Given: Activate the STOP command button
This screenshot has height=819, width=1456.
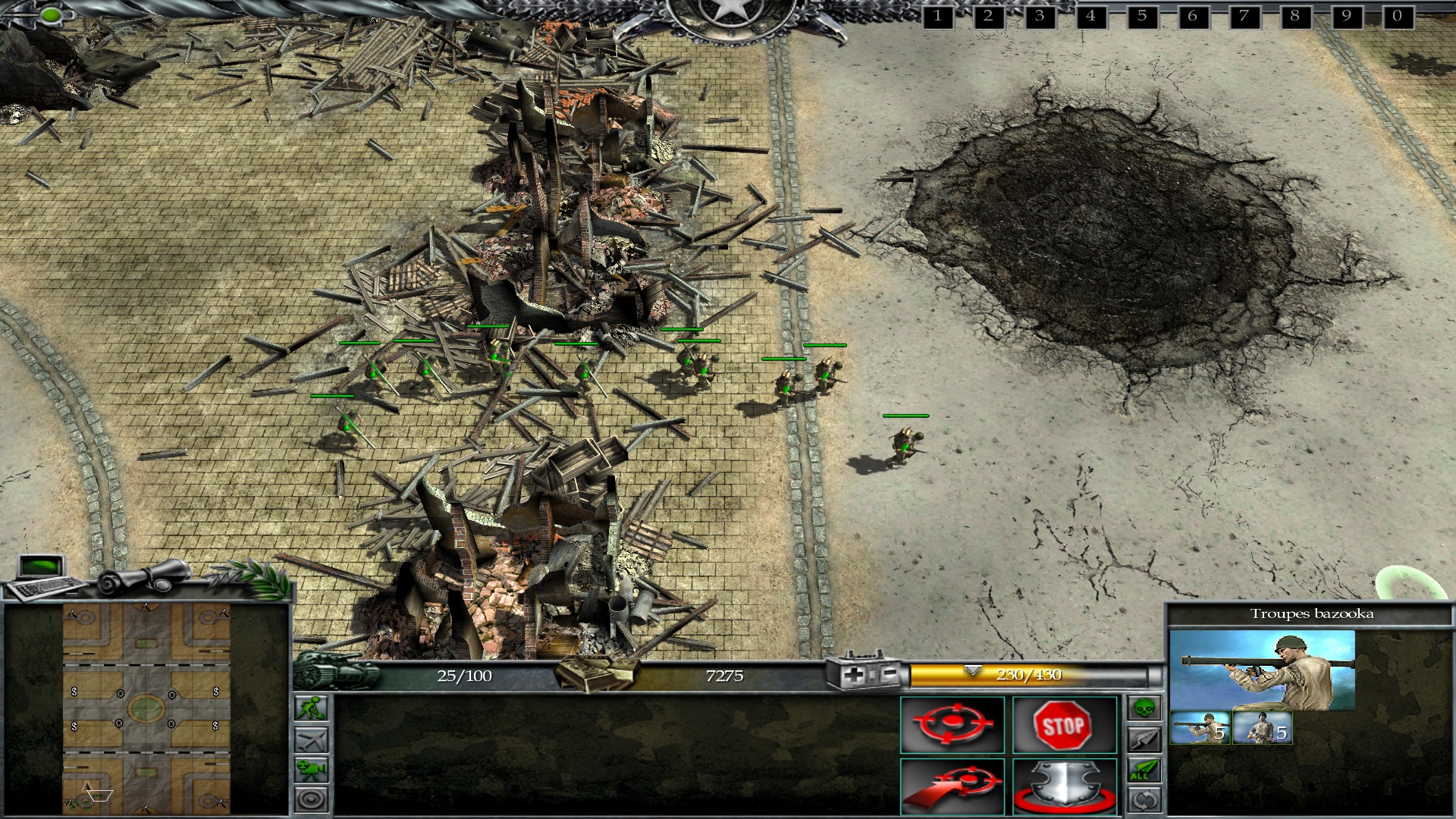Looking at the screenshot, I should pos(1064,725).
